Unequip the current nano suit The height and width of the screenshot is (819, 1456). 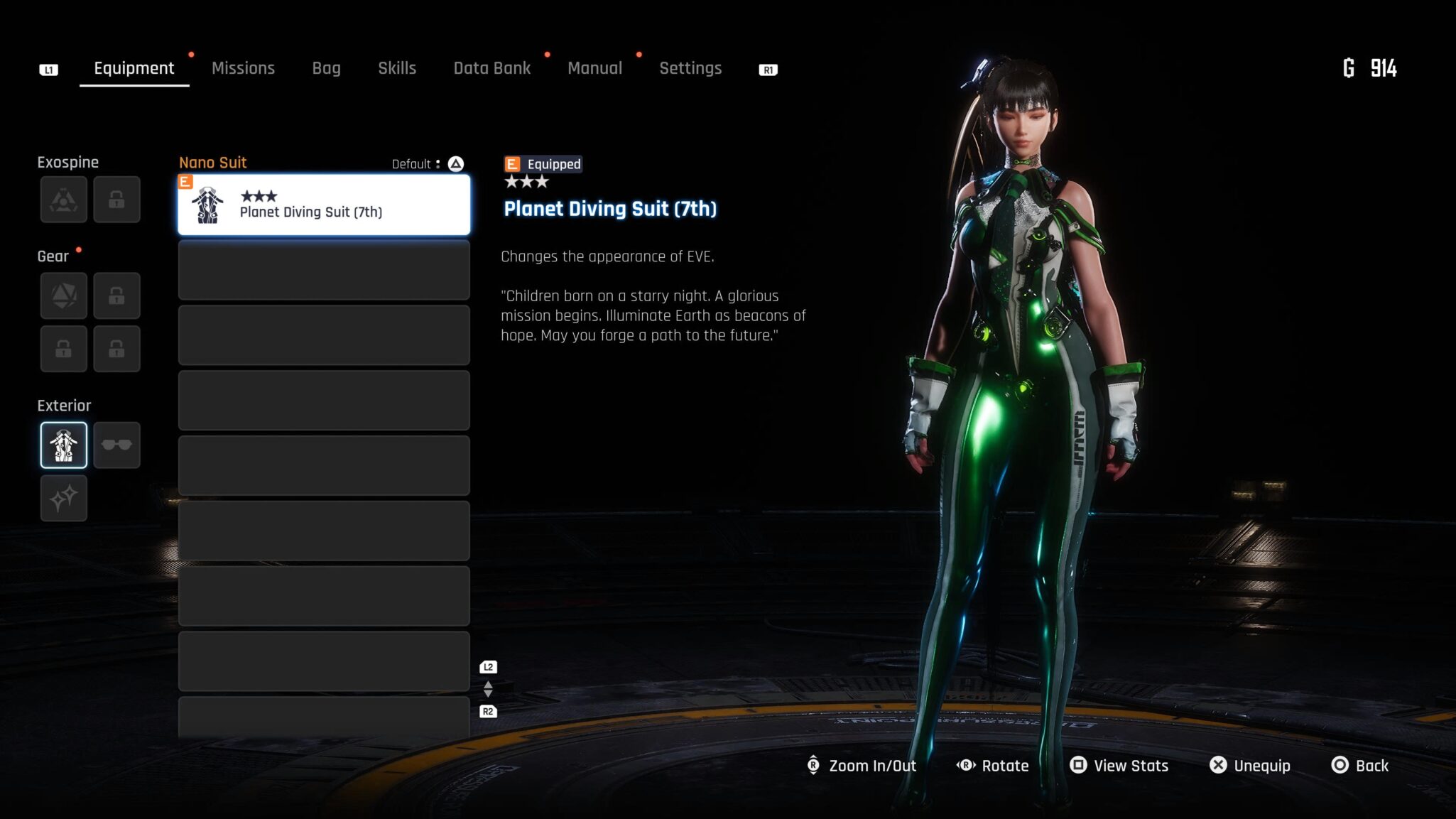tap(1250, 766)
